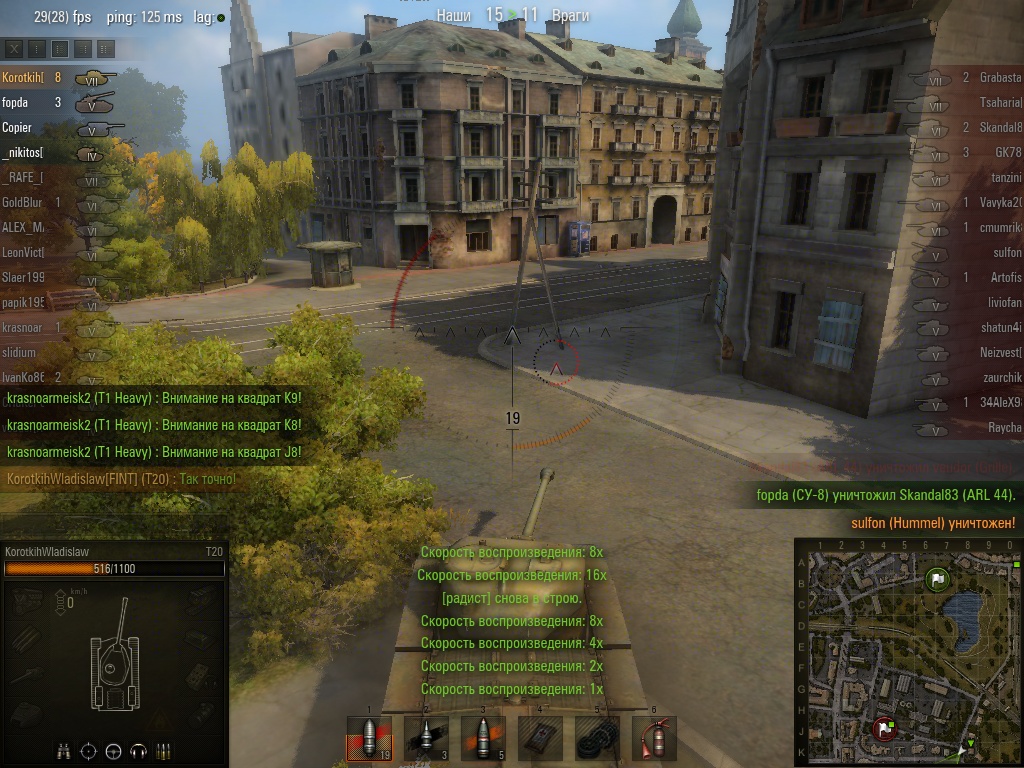Click the radio operator headphones icon
The image size is (1024, 768).
139,750
